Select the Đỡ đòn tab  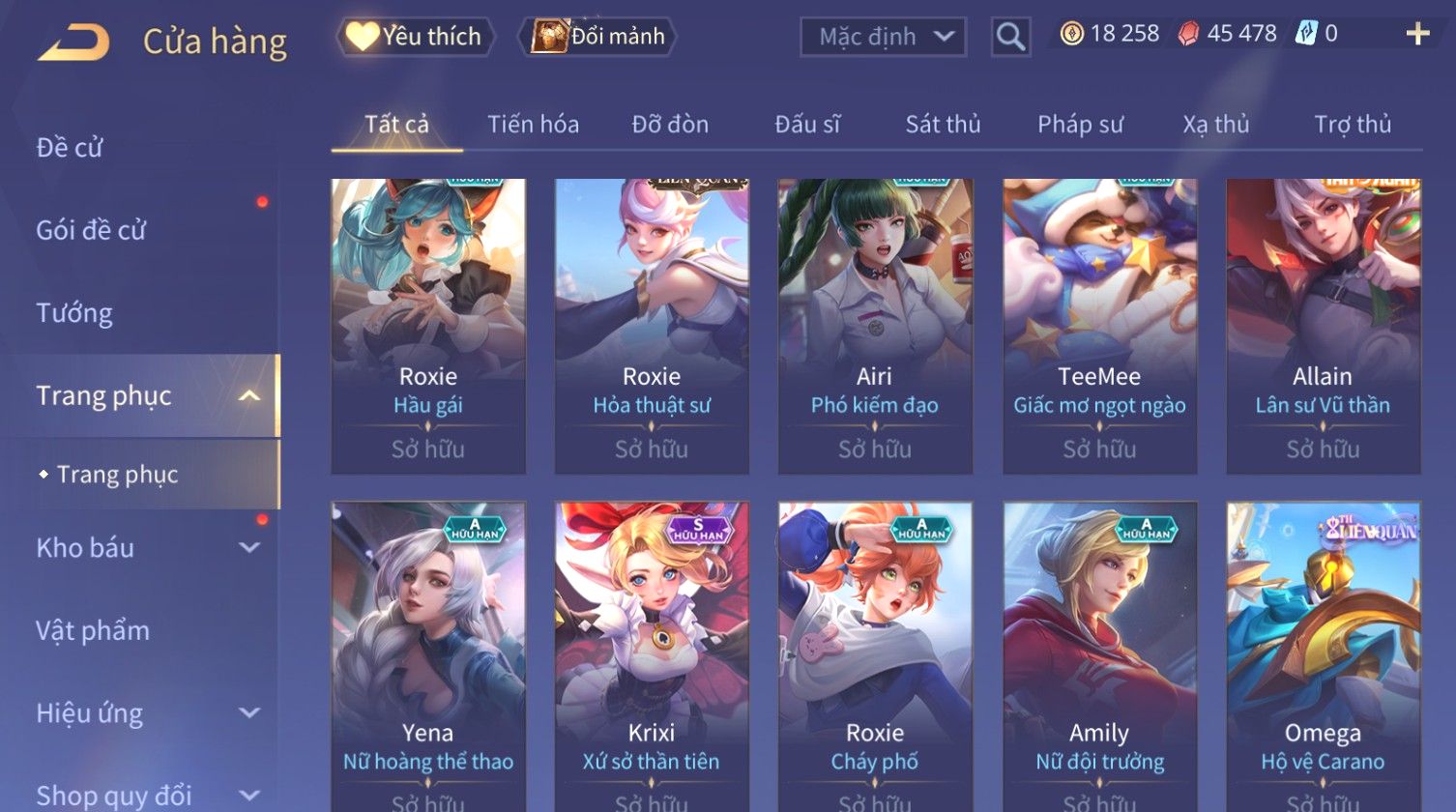[670, 125]
